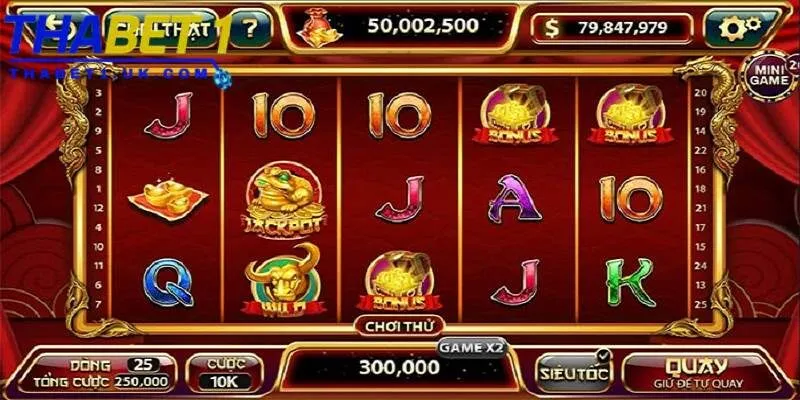Activate the GAME X2 double-up button
800x400 pixels.
coord(472,347)
